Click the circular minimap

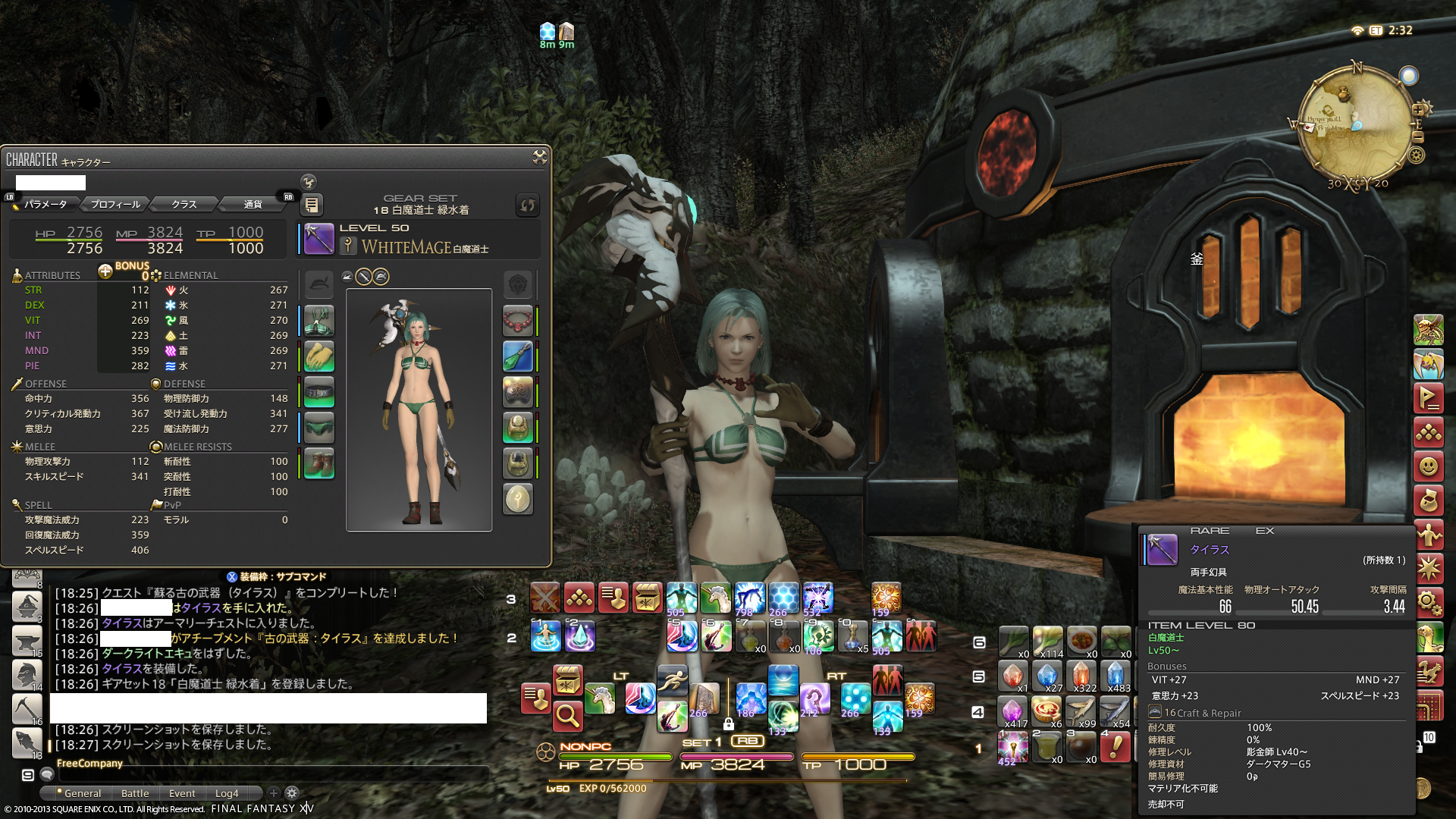(1355, 125)
